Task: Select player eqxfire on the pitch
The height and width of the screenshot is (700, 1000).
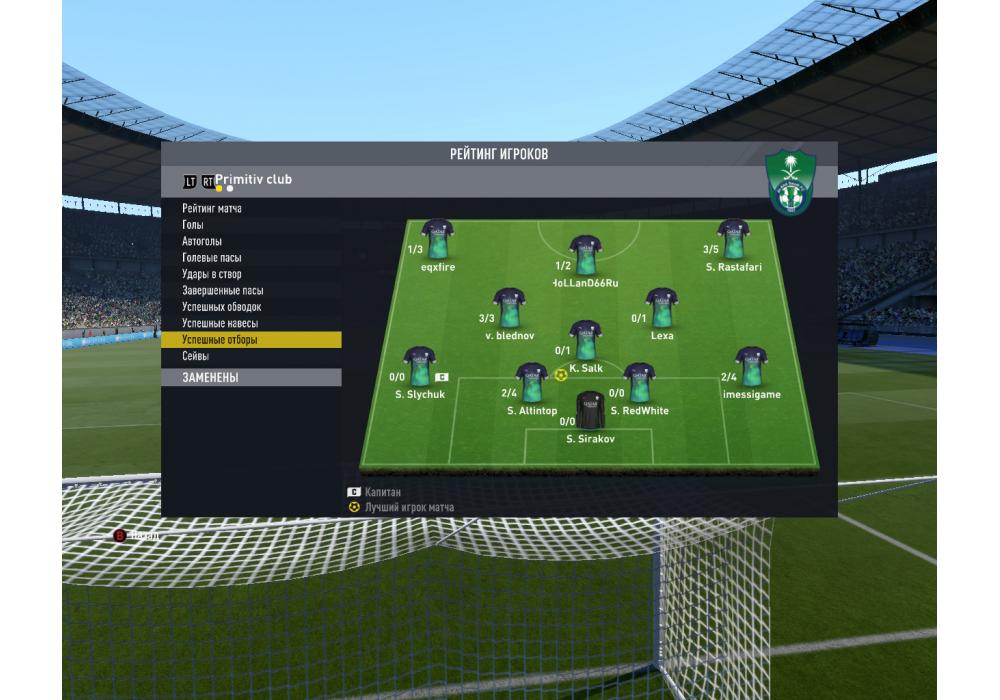Action: tap(437, 240)
